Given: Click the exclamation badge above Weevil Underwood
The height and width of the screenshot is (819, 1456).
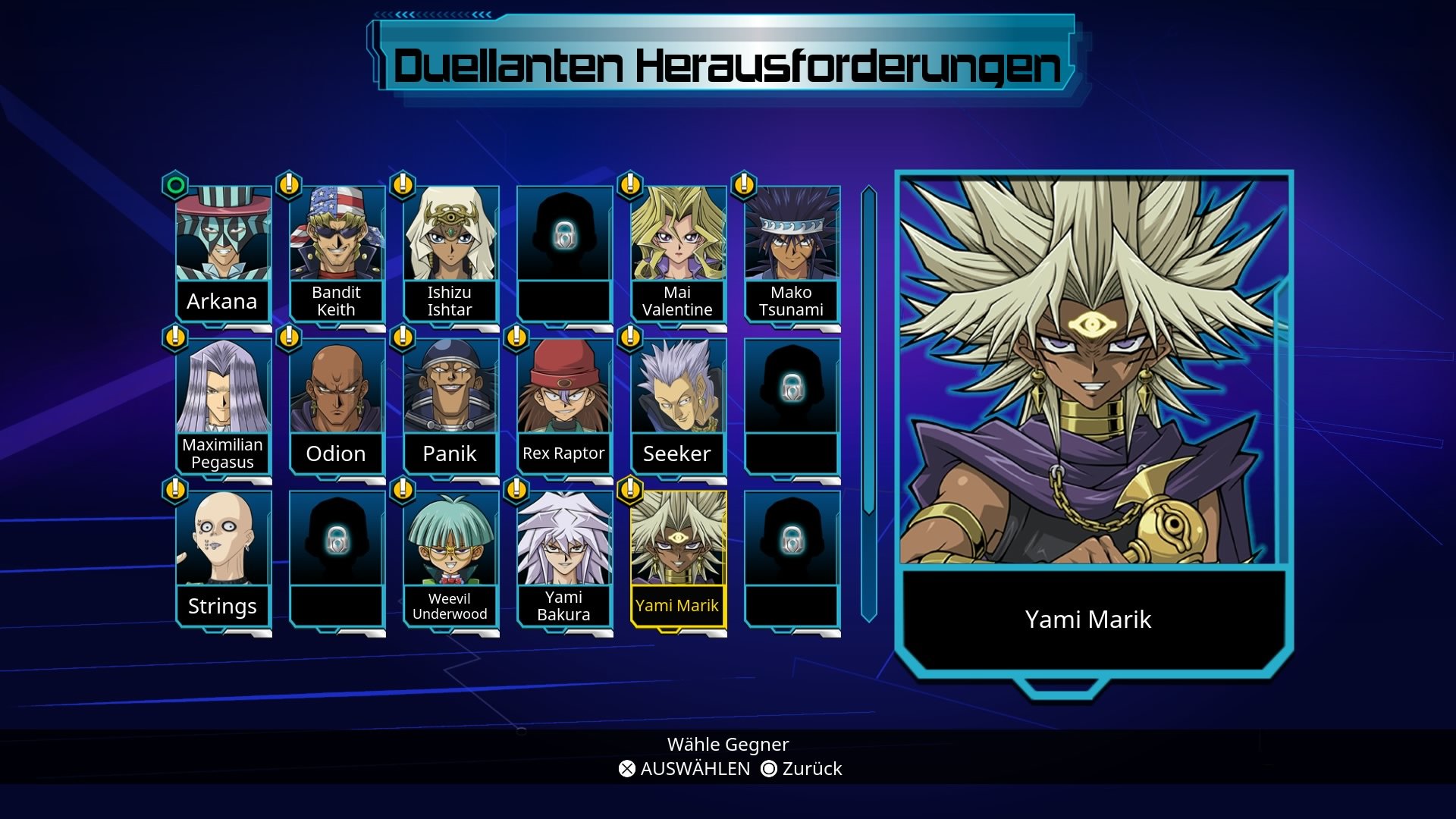Looking at the screenshot, I should click(402, 491).
